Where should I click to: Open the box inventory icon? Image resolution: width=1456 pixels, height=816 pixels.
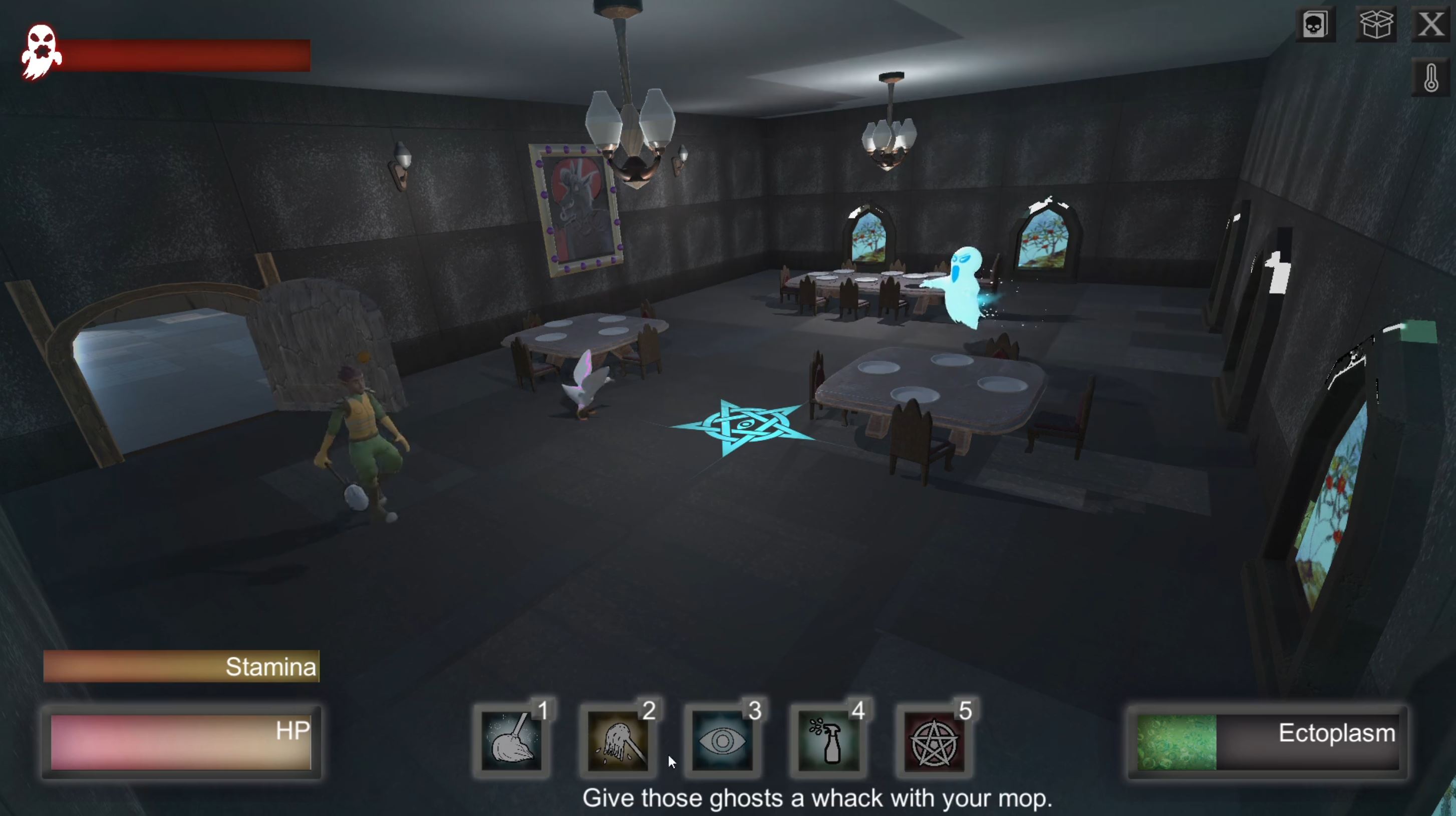pyautogui.click(x=1375, y=25)
